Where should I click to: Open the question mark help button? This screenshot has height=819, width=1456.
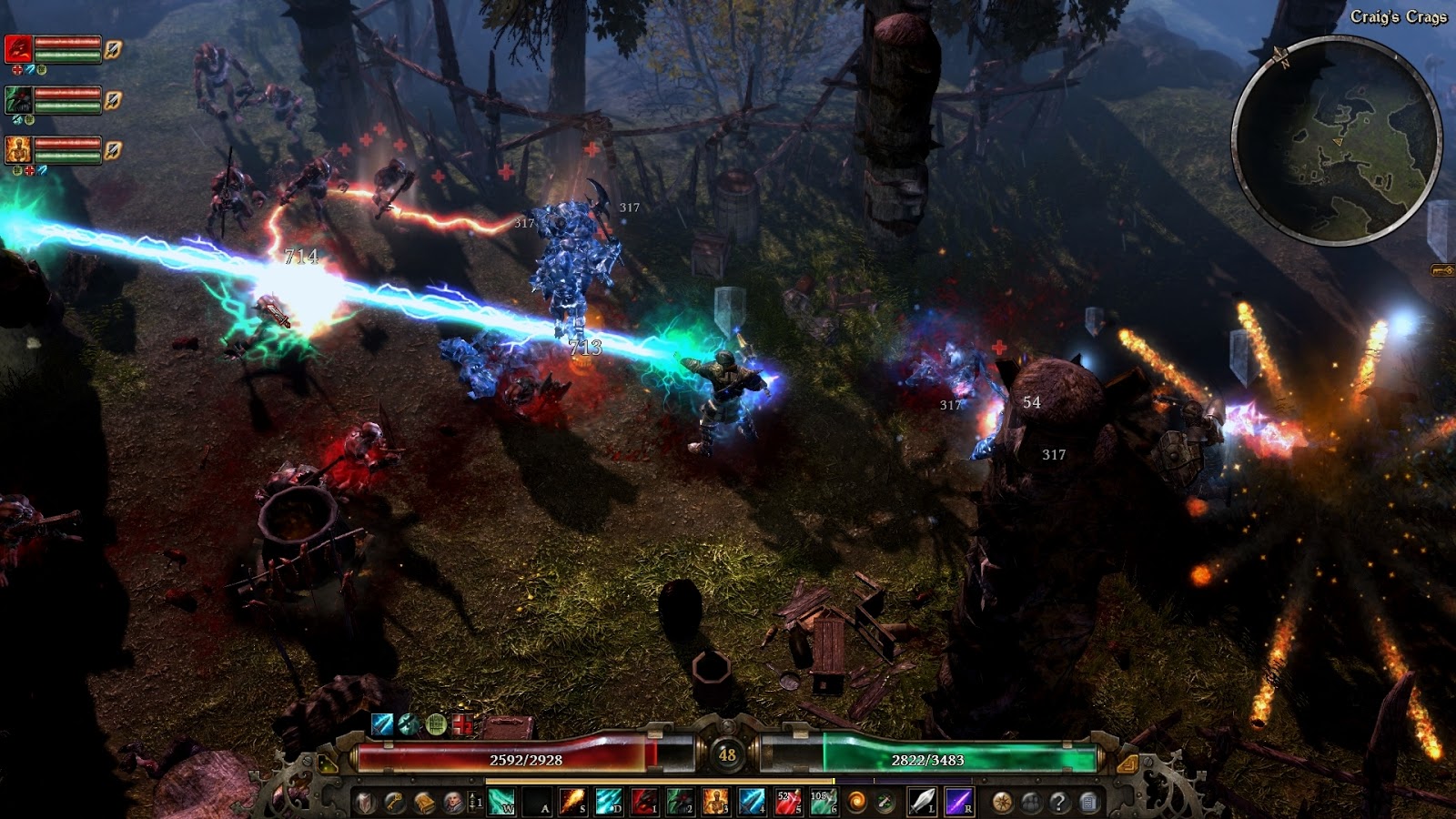[x=1058, y=803]
